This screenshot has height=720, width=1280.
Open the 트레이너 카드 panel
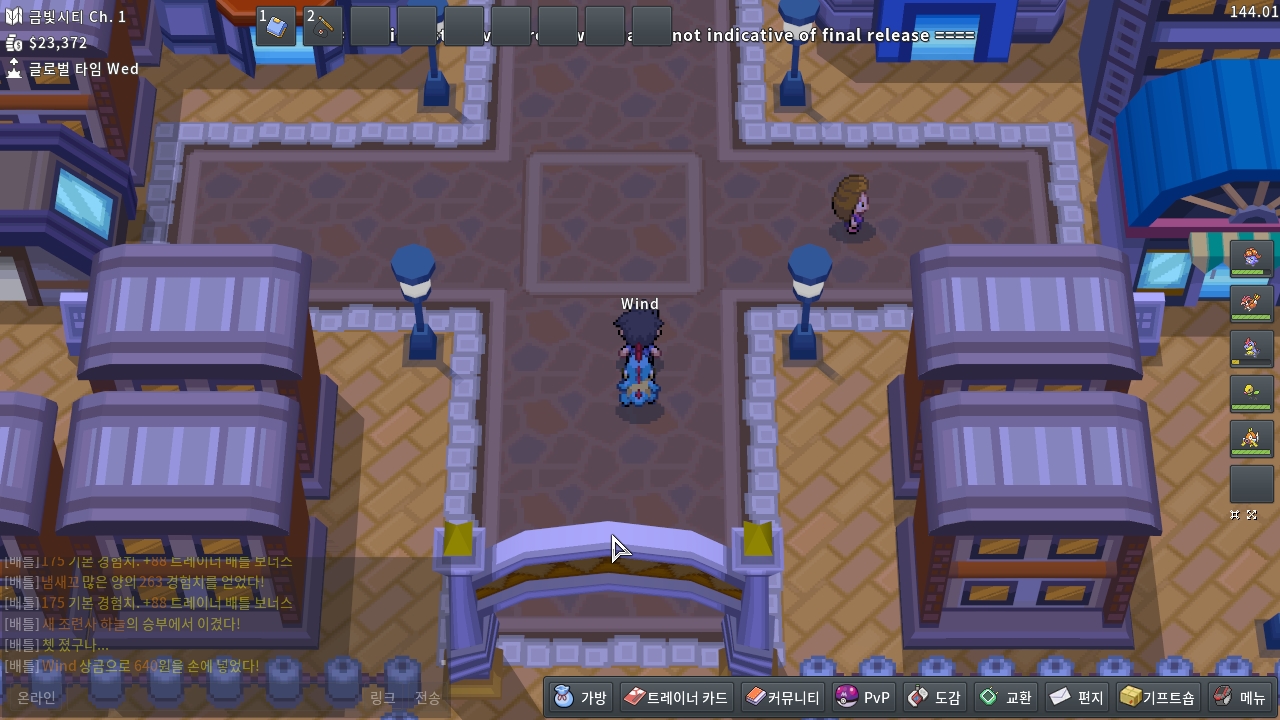[x=676, y=697]
